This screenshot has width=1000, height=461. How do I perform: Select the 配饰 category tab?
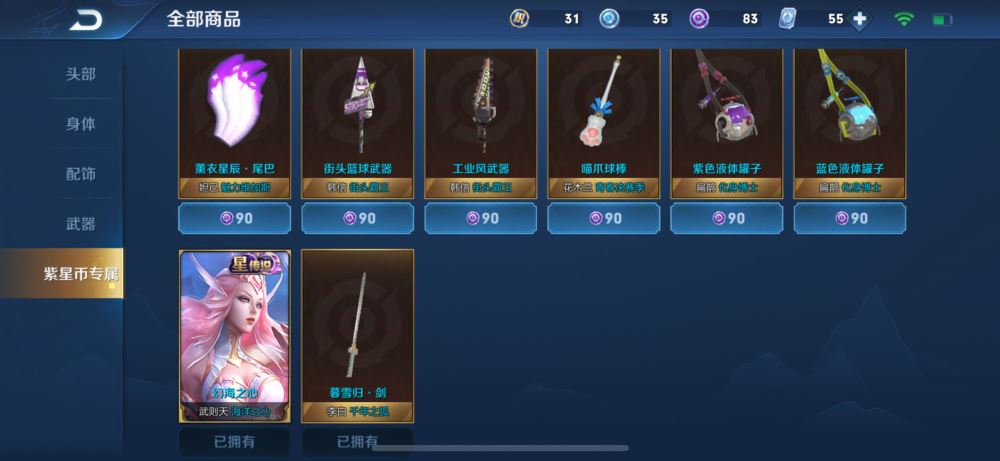(81, 174)
